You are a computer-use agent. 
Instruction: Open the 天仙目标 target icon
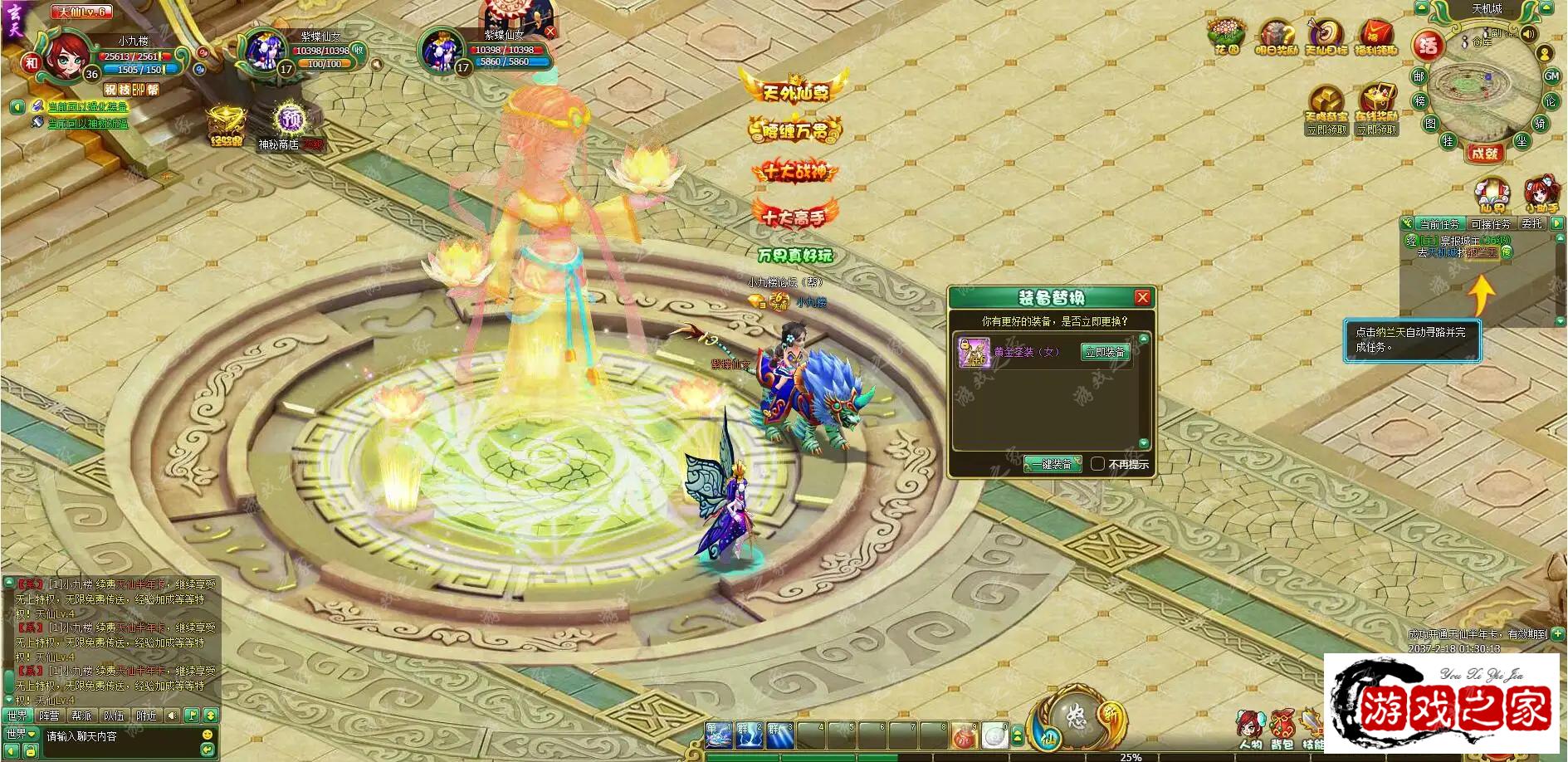pyautogui.click(x=1326, y=37)
